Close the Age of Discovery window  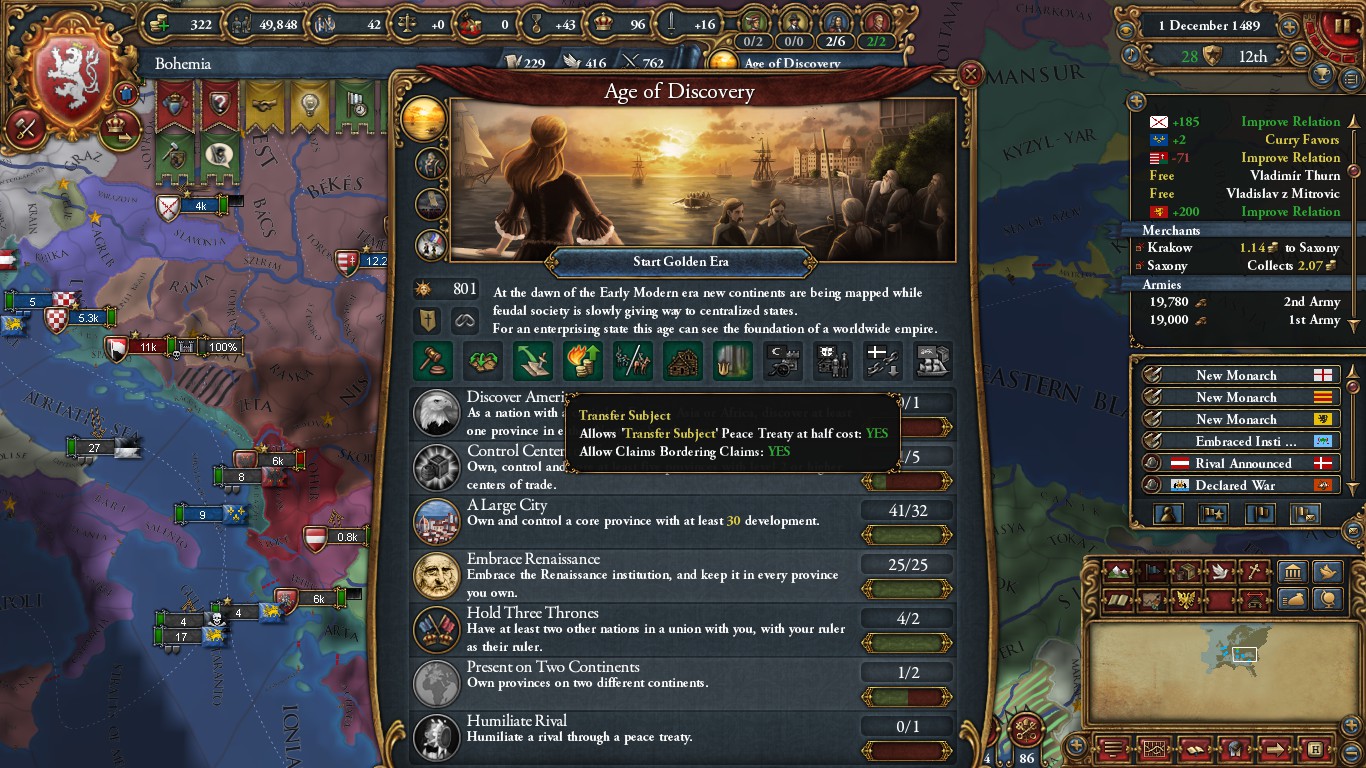tap(969, 73)
